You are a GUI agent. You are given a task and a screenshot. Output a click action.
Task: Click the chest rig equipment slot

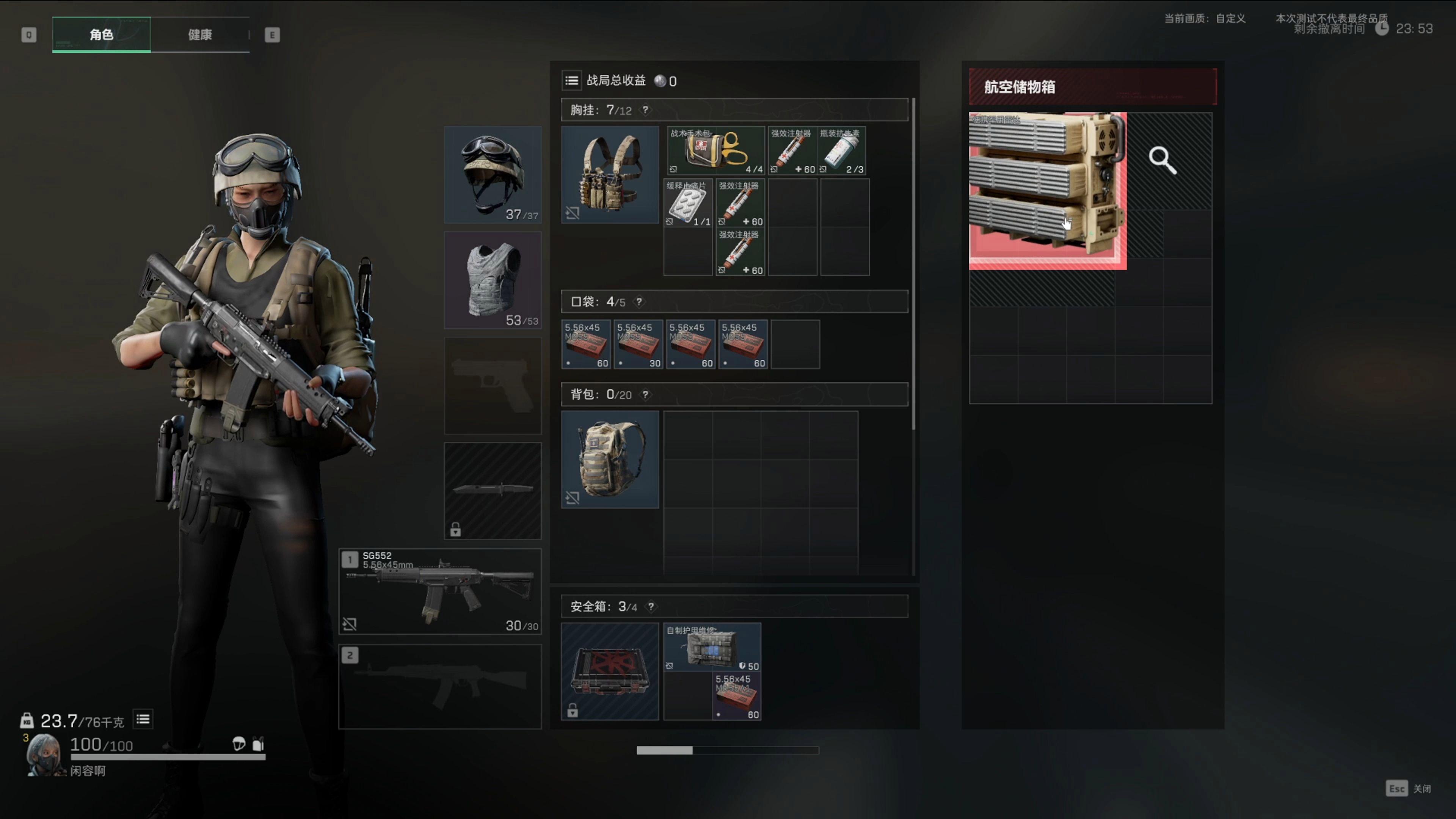pyautogui.click(x=609, y=174)
